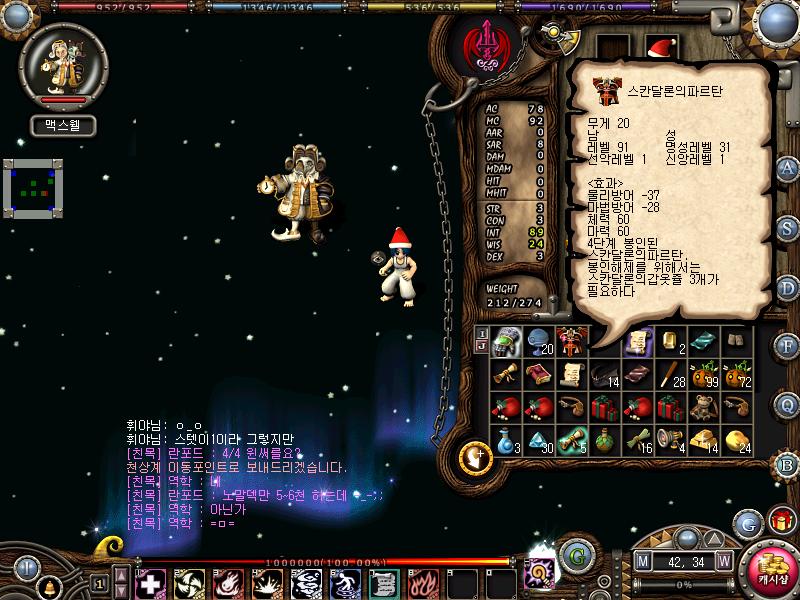Select the gauntlet item in inventory
800x600 pixels.
[508, 340]
